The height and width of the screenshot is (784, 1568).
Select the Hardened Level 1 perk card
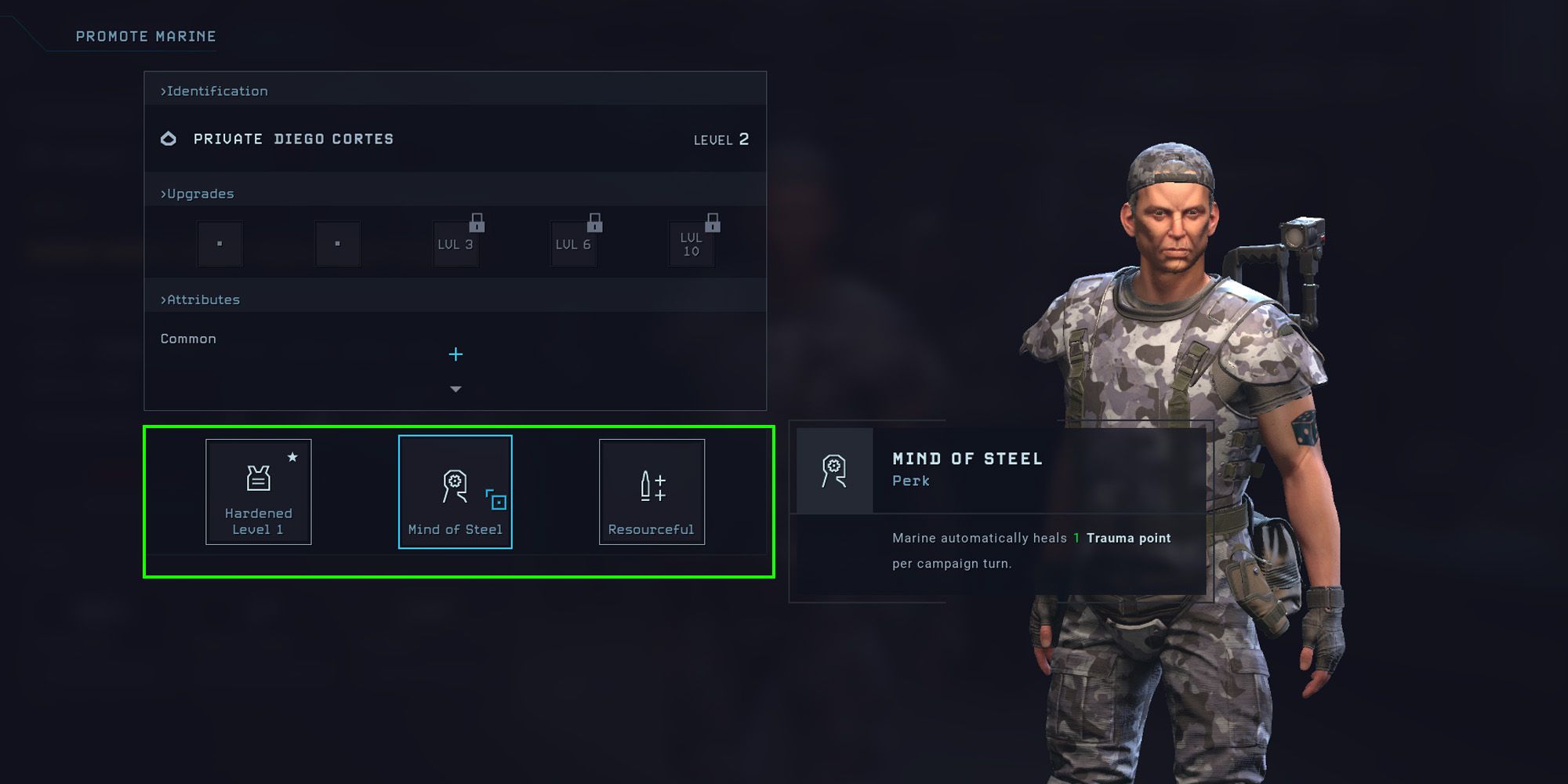coord(259,492)
